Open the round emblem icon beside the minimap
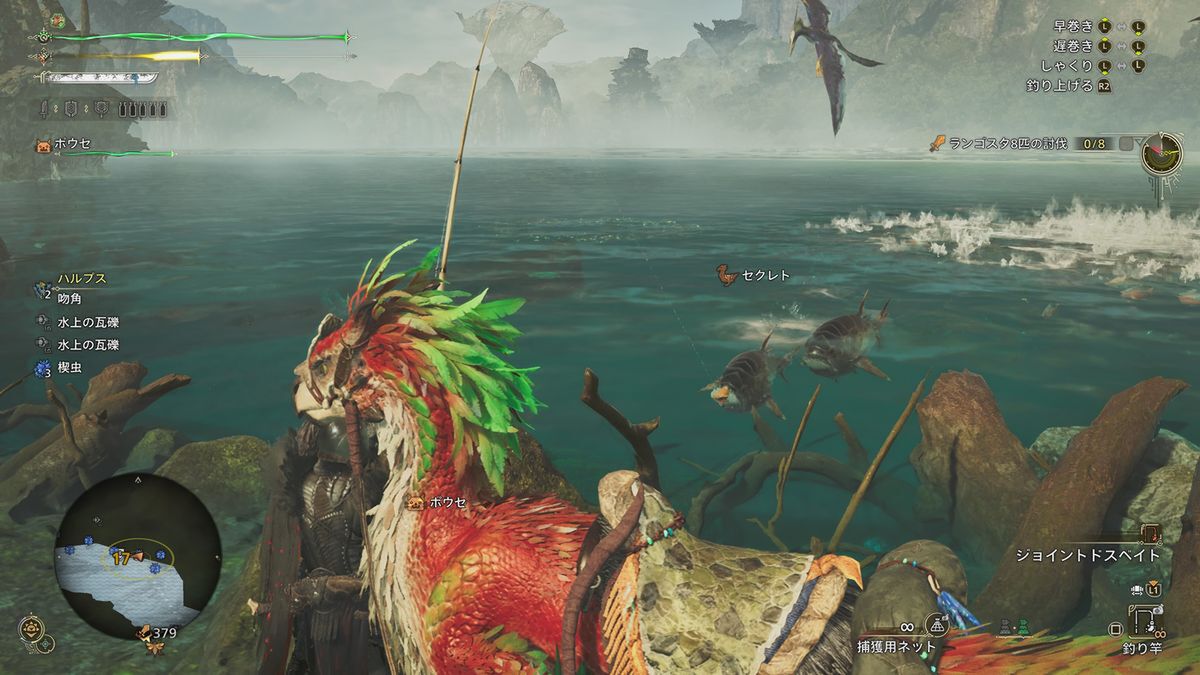The height and width of the screenshot is (675, 1200). [32, 629]
